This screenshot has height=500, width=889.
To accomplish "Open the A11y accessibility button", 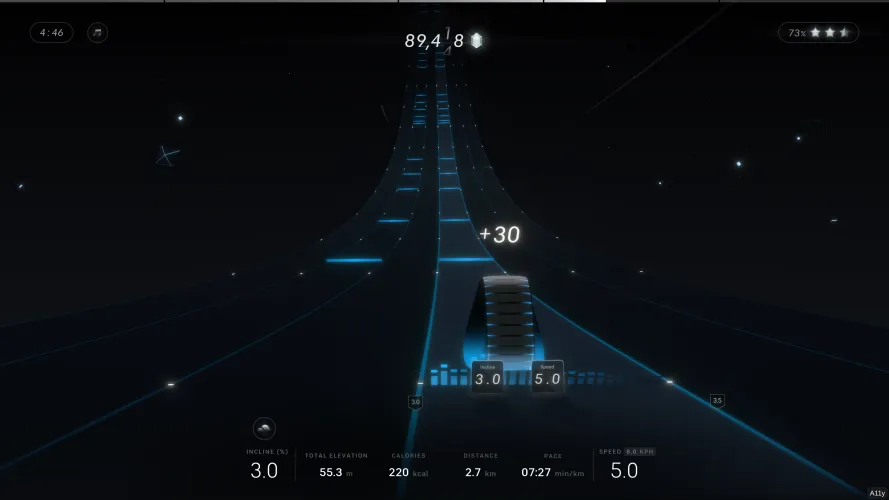I will [x=876, y=493].
